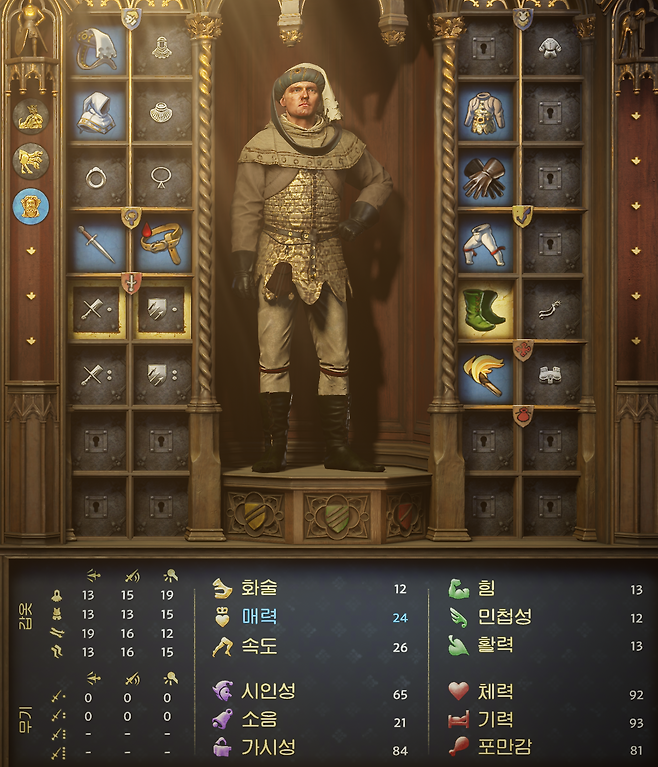
Task: Select the dark leather gloves slot
Action: coord(484,179)
